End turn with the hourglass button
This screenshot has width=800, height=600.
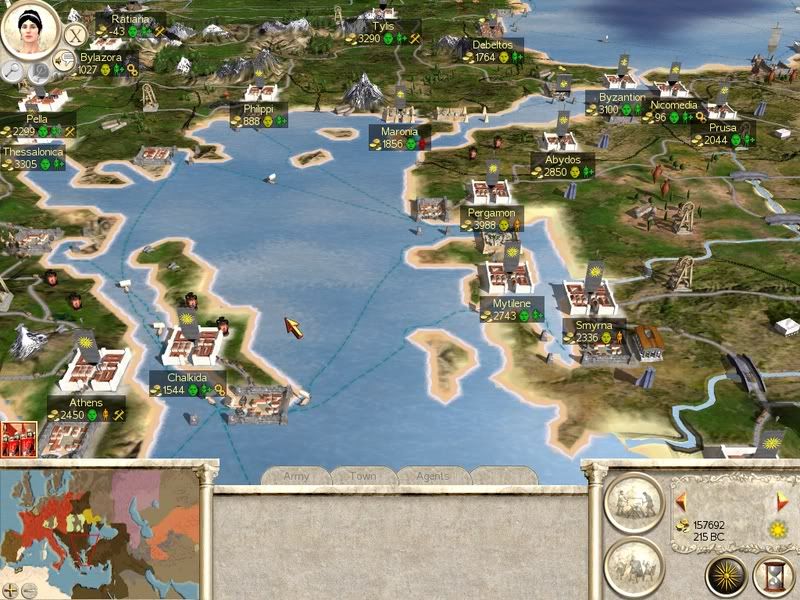click(x=775, y=576)
